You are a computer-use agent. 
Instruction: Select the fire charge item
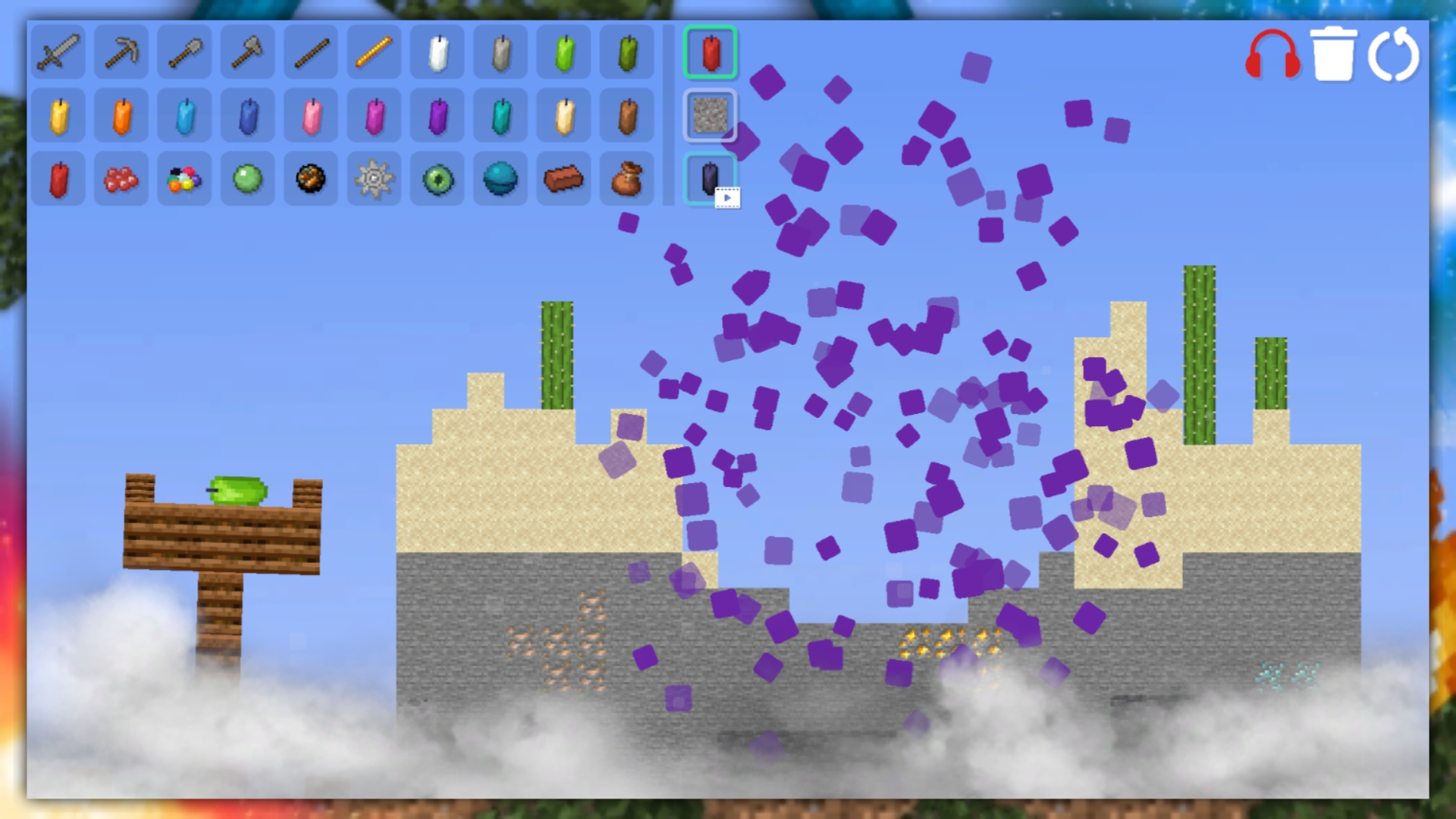311,179
